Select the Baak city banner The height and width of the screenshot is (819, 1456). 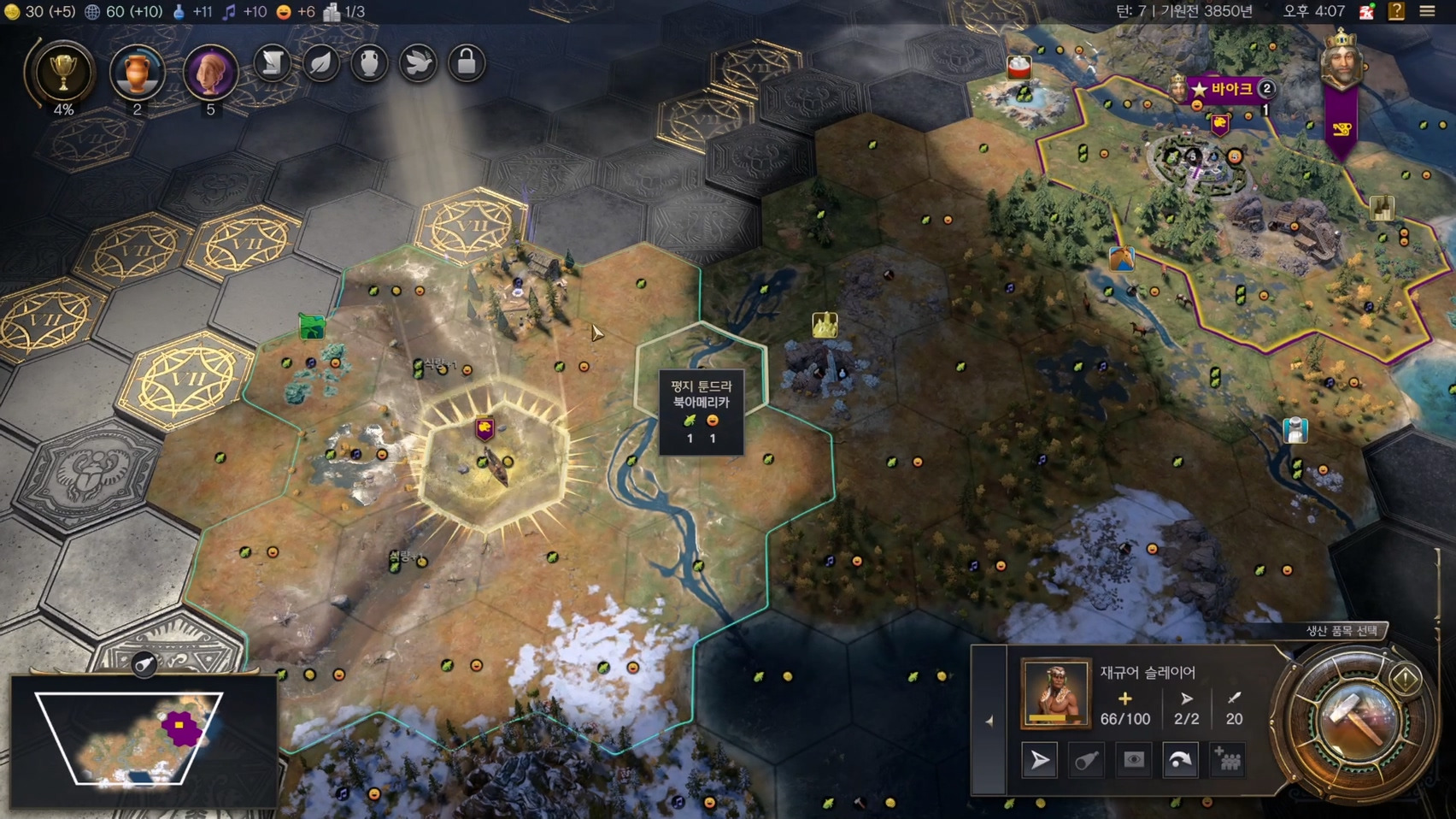1230,88
